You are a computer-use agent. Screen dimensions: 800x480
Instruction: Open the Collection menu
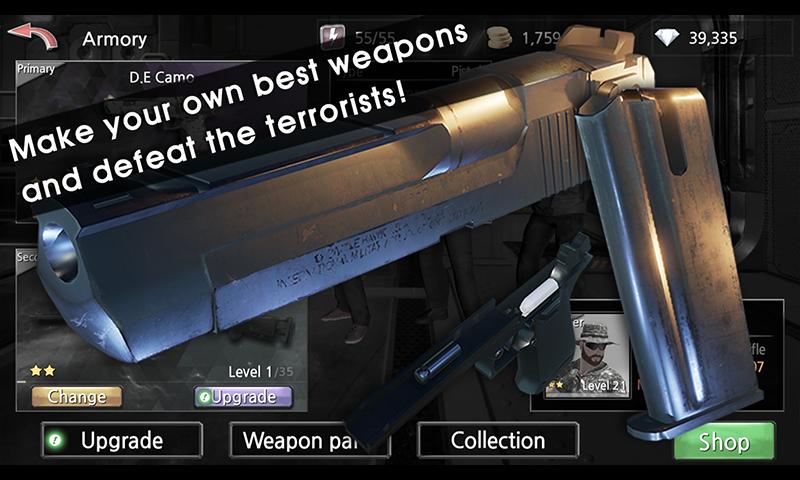[x=497, y=440]
